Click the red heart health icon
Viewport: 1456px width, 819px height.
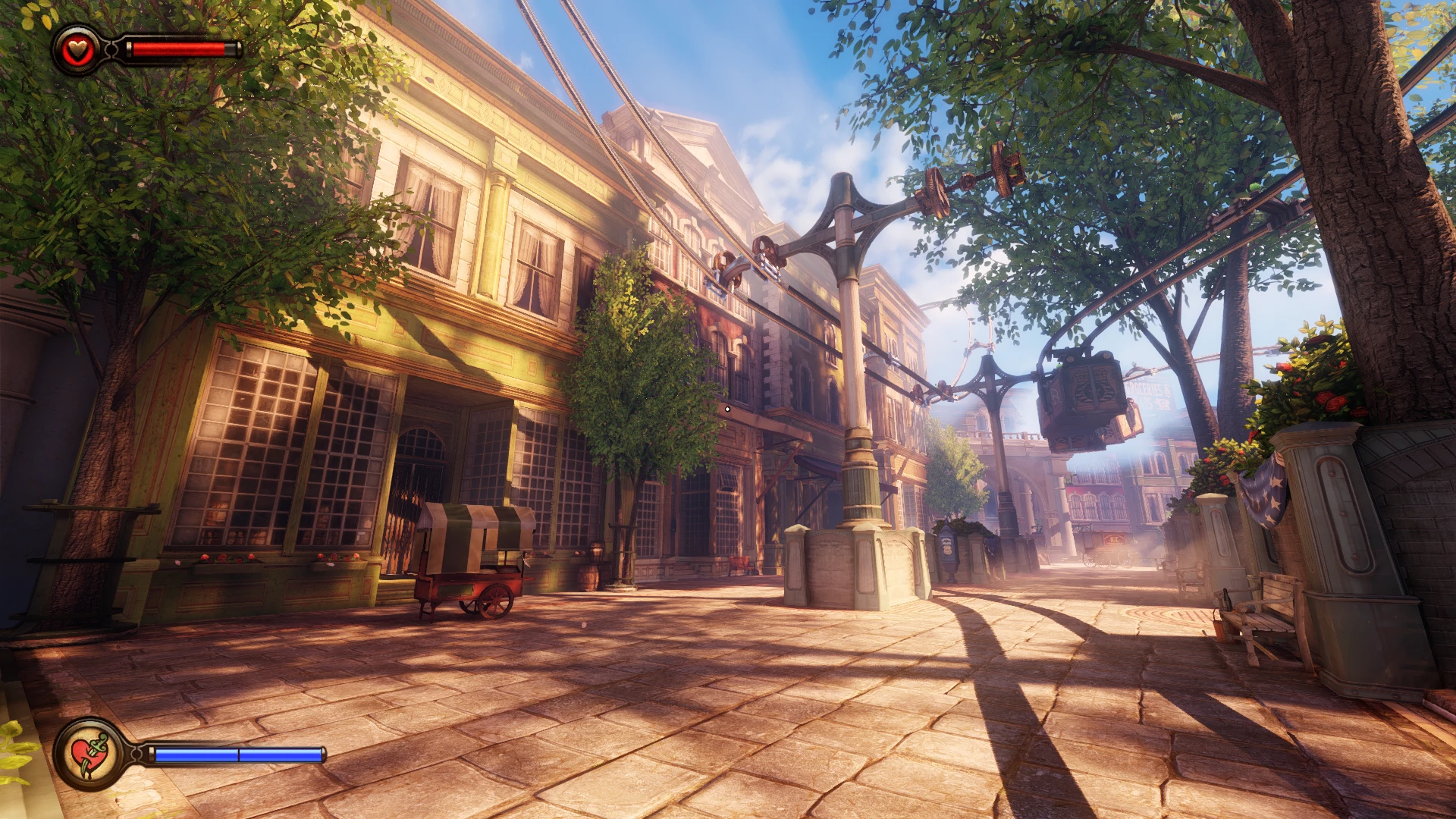(77, 50)
